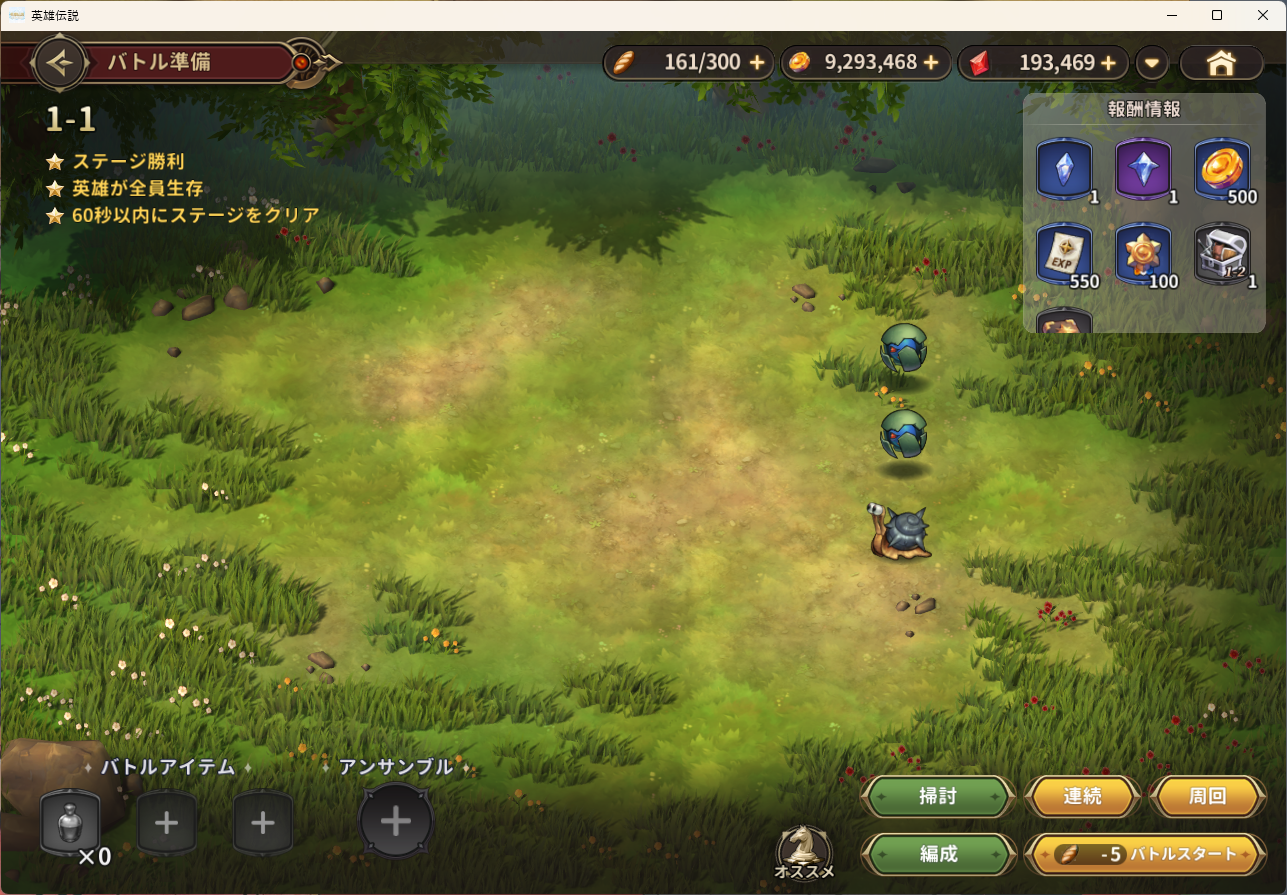Add more bread stamina with plus
The height and width of the screenshot is (895, 1287).
[x=757, y=63]
